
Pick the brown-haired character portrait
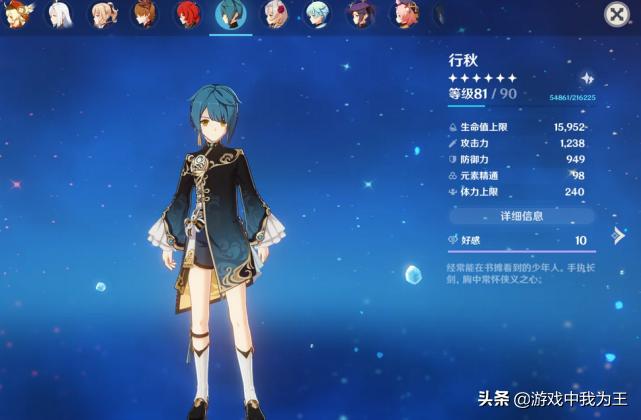[x=145, y=13]
